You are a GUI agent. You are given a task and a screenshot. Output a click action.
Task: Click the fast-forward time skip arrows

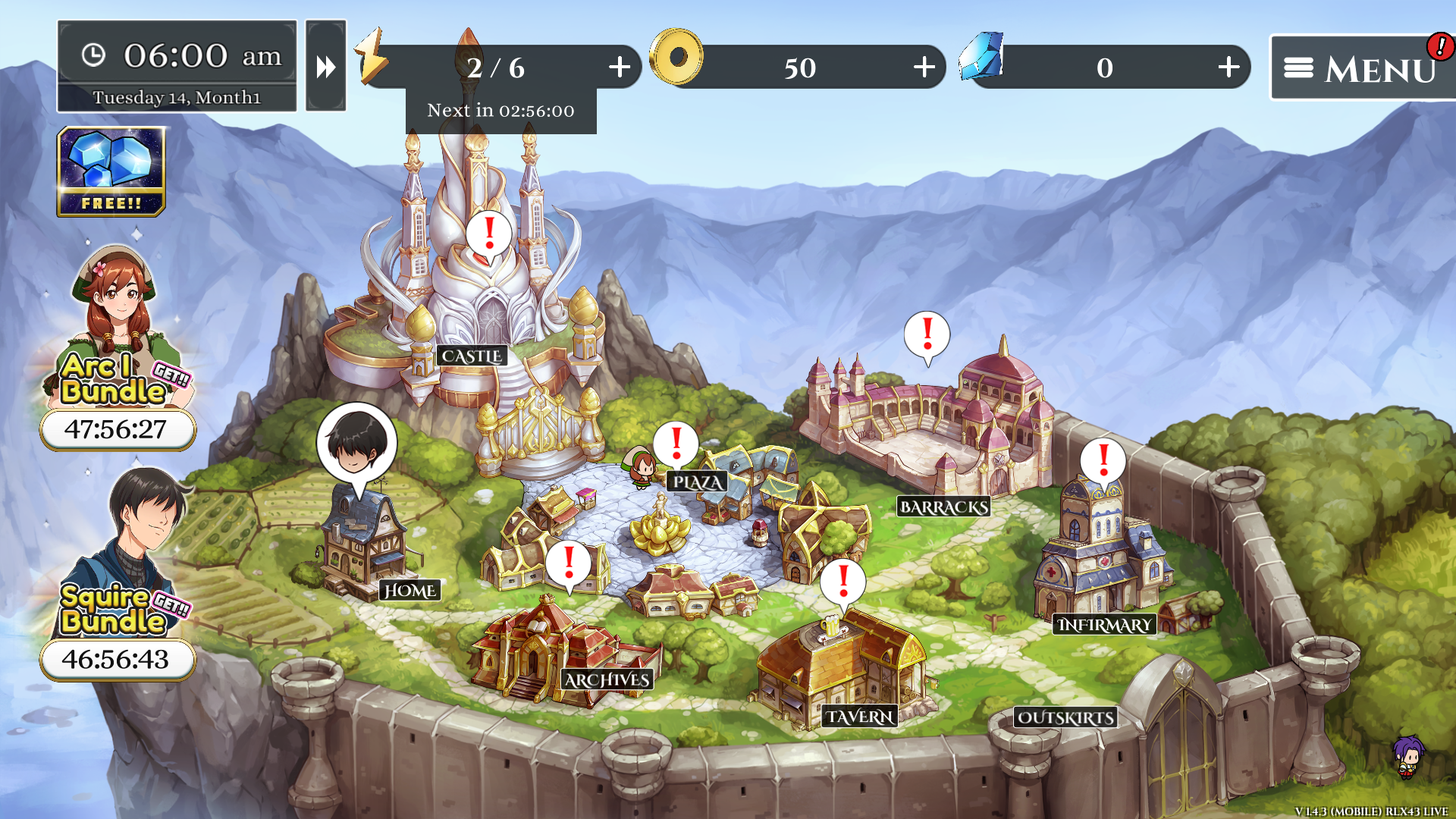tap(325, 67)
